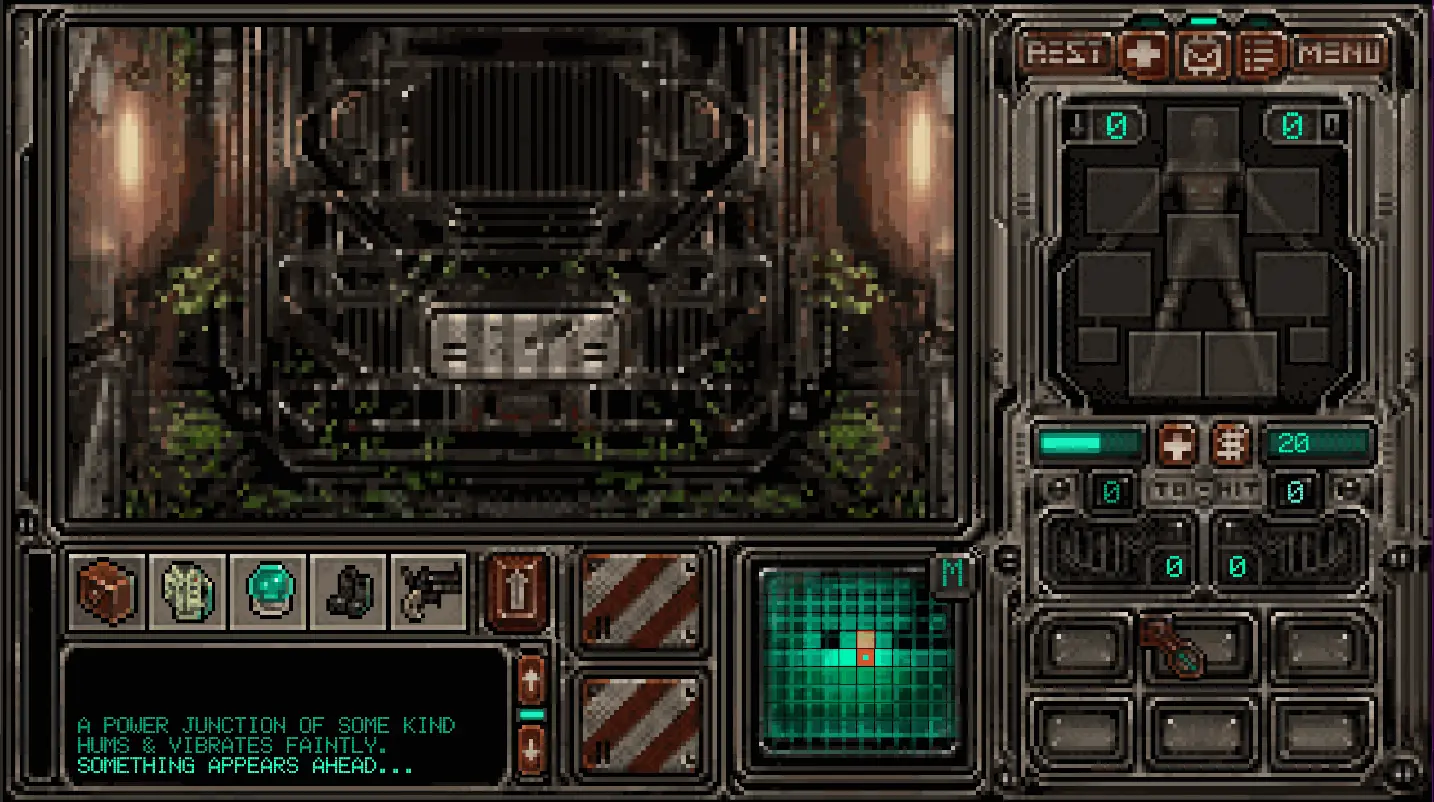Open the skeleton body status button
The width and height of the screenshot is (1434, 802).
point(1230,444)
